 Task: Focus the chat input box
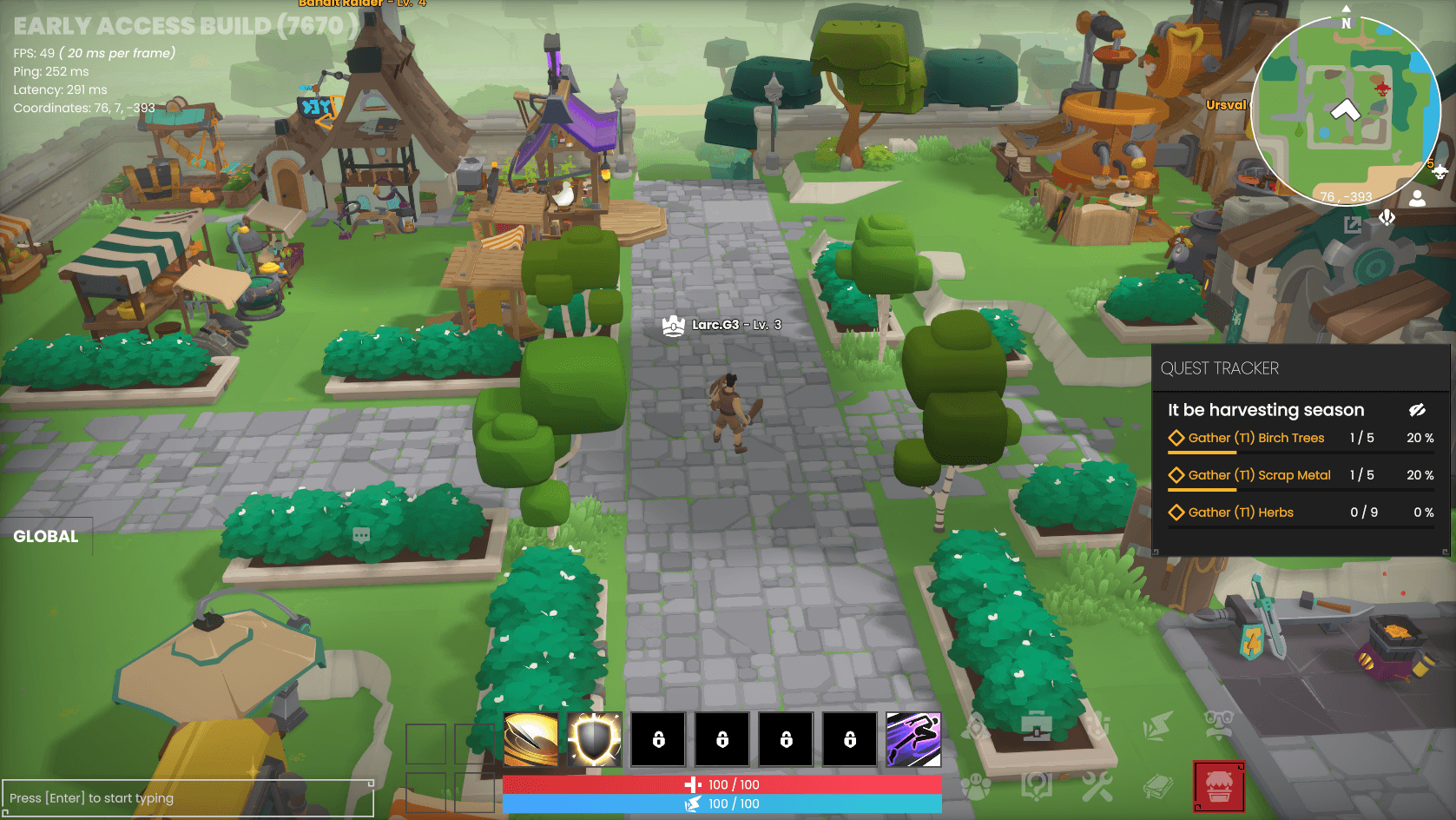[x=188, y=798]
